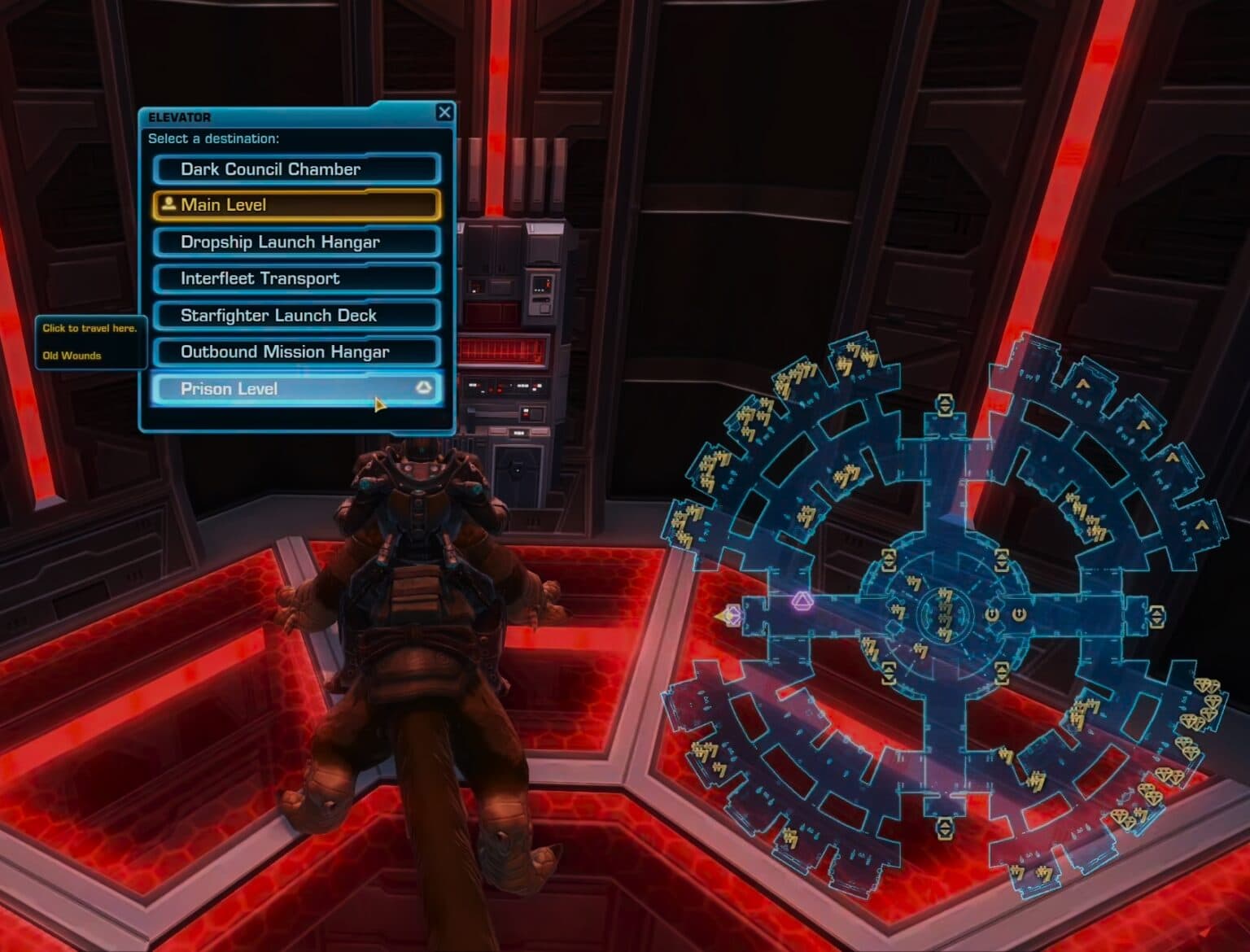The height and width of the screenshot is (952, 1250).
Task: Click the rightmost bind point icon on the map
Action: point(1019,613)
